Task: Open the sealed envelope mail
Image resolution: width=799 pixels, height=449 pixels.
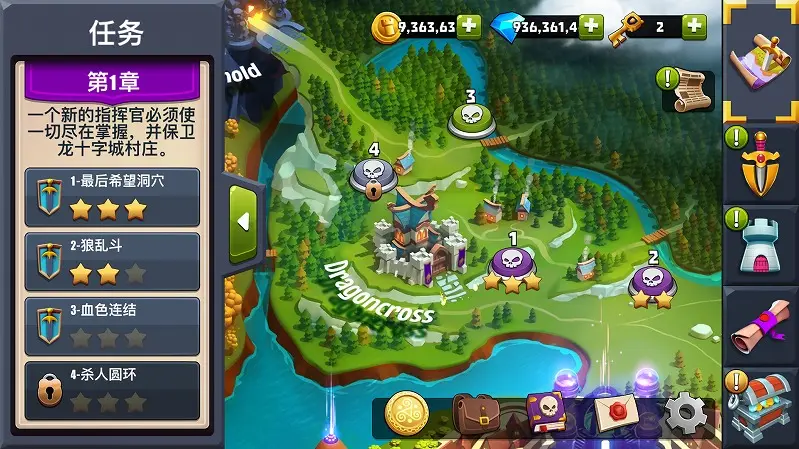Action: pos(618,411)
